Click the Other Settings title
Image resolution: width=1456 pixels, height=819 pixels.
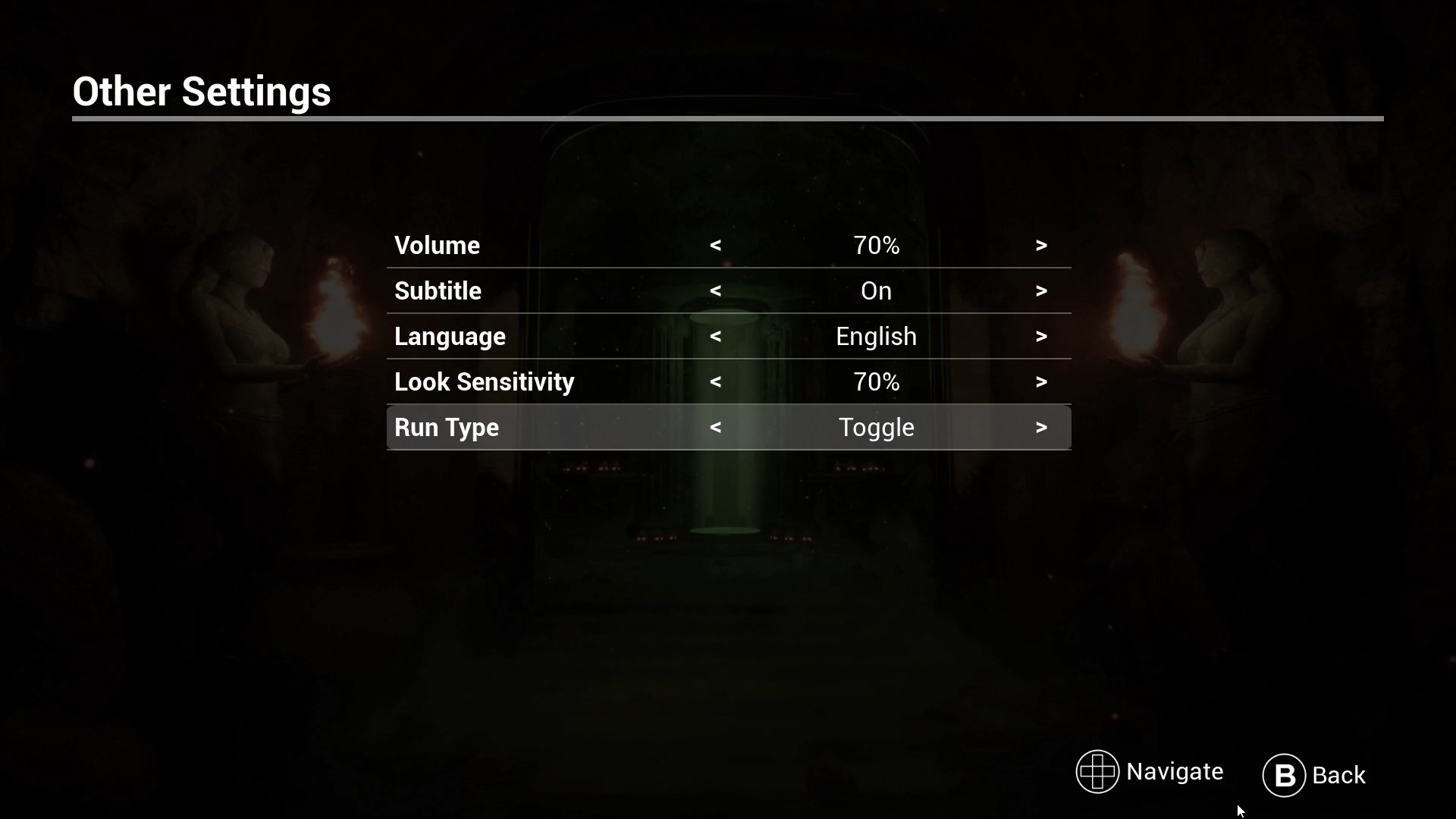[202, 91]
